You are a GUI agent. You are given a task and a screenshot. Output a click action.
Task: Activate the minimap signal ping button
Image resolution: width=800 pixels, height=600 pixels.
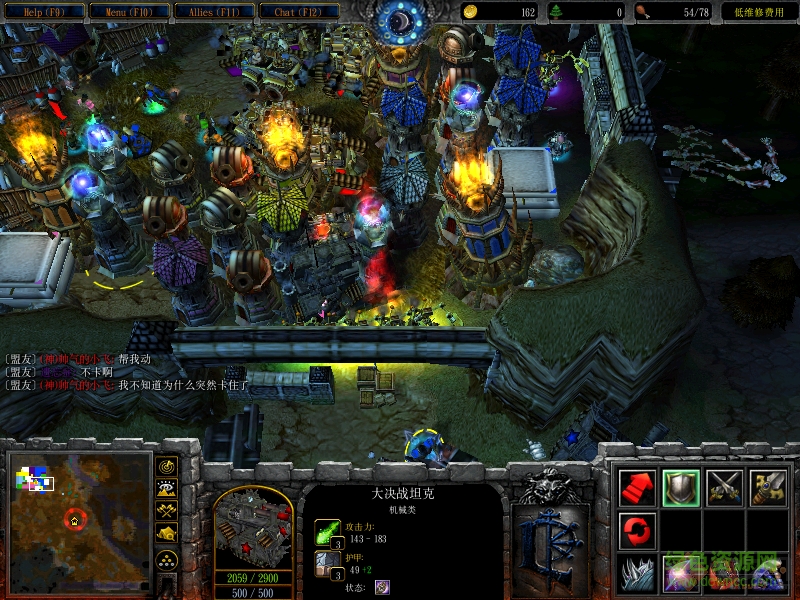(x=167, y=467)
